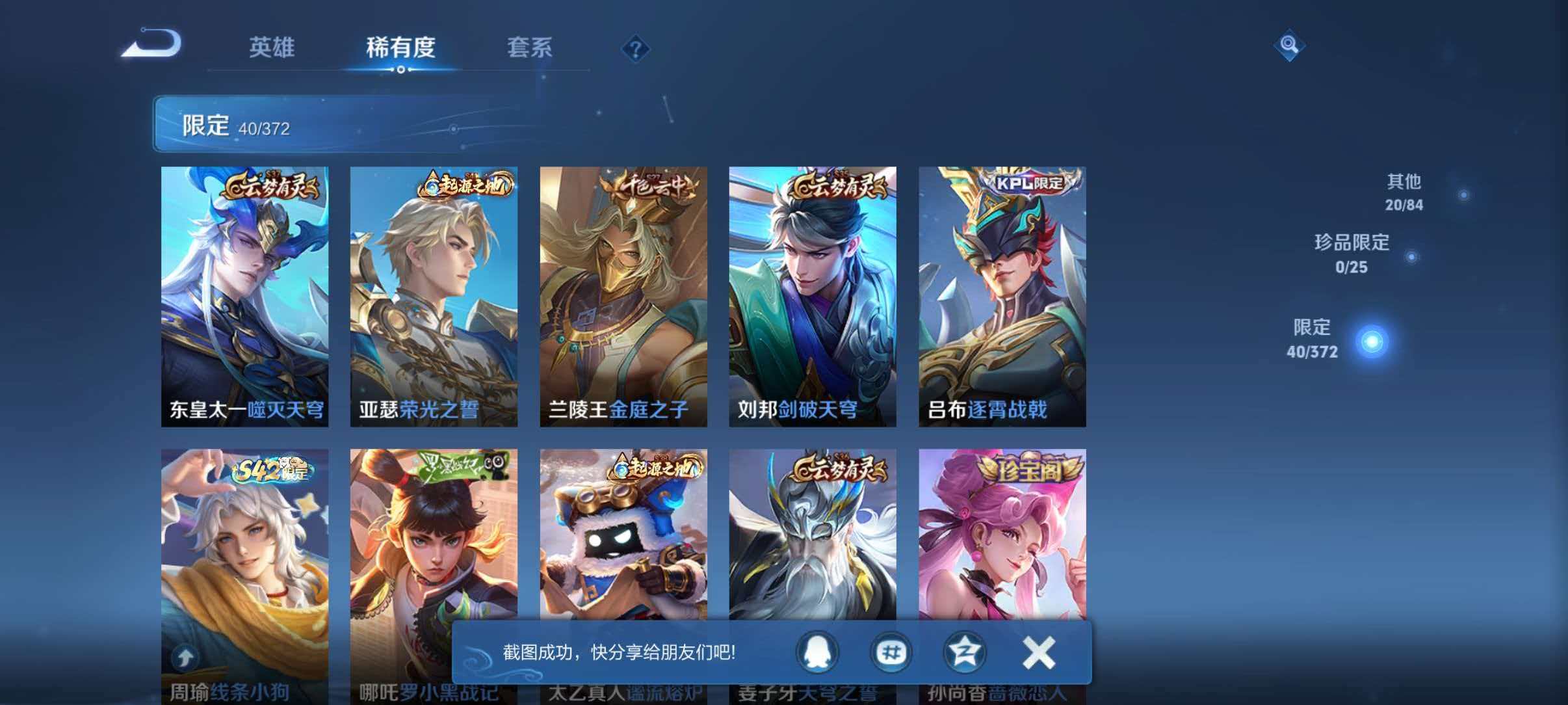Share screenshot via the QQ penguin icon
Viewport: 1568px width, 705px height.
(x=817, y=654)
